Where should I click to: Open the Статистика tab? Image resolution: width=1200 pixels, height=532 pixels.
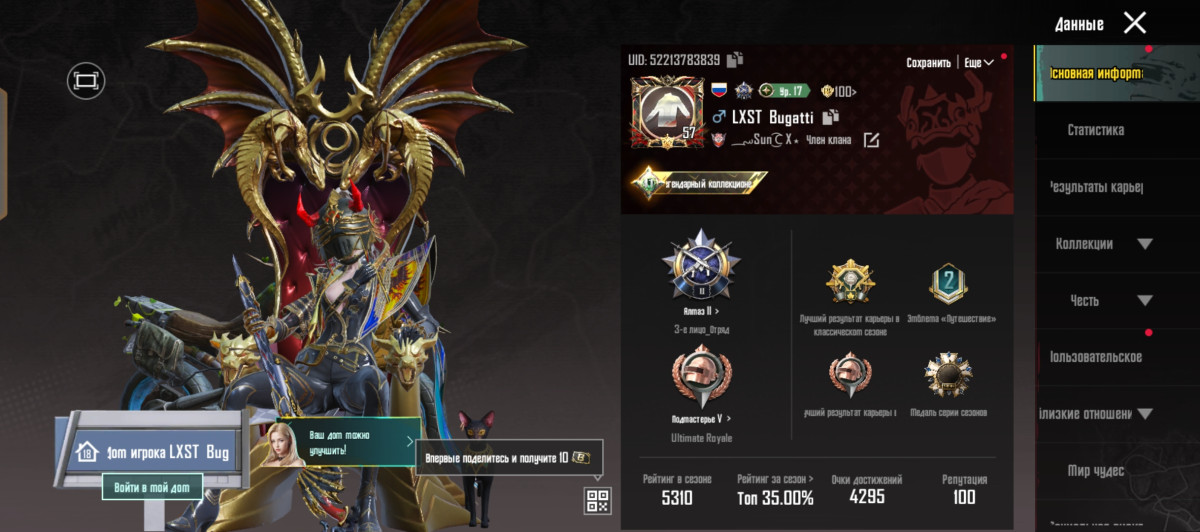coord(1095,130)
